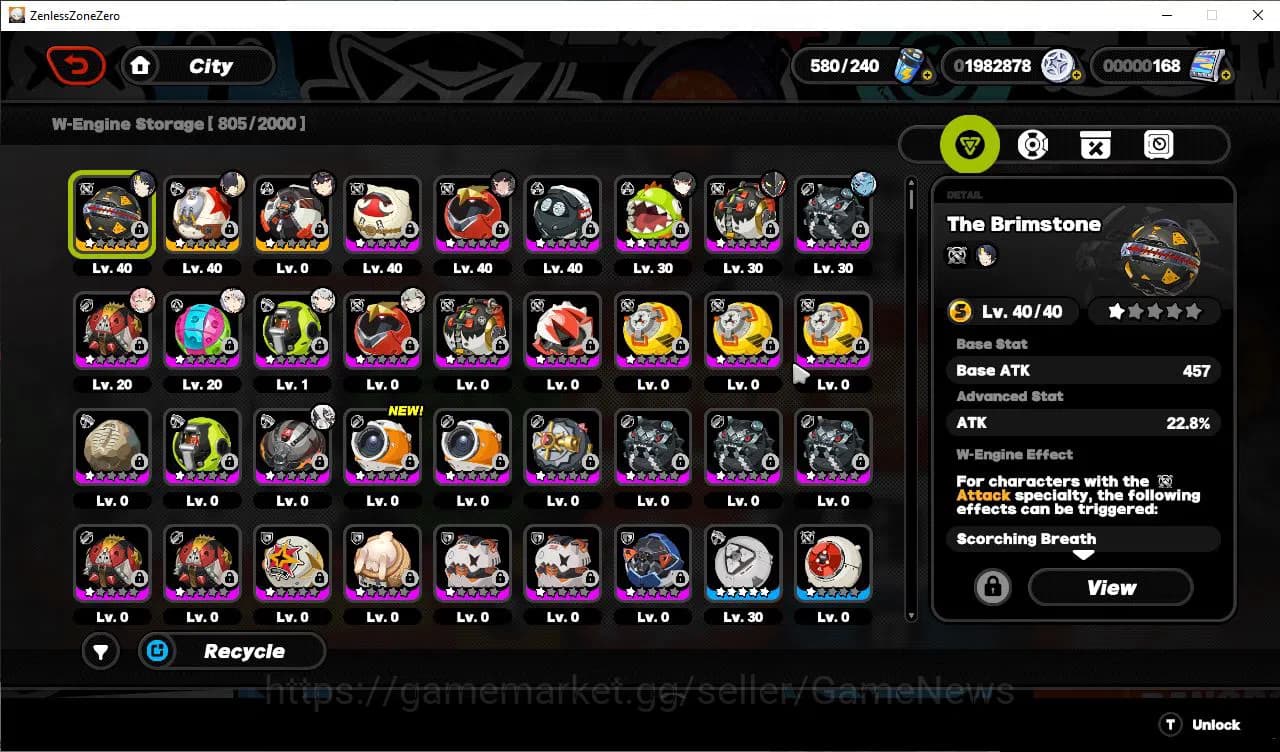Select the NEW orange W-Engine thumbnail
Viewport: 1280px width, 752px height.
pos(383,446)
